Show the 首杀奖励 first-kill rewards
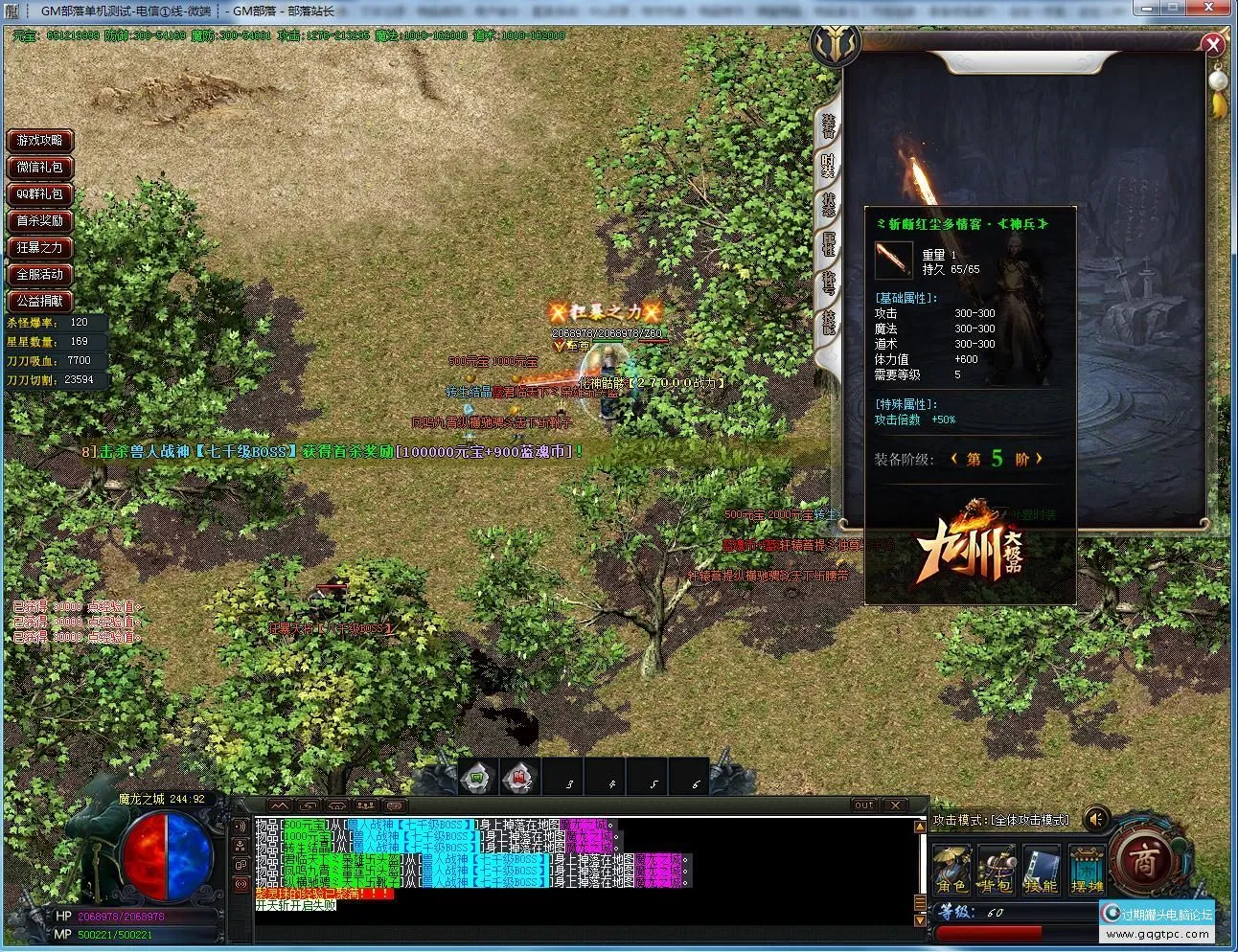Image resolution: width=1238 pixels, height=952 pixels. [40, 221]
